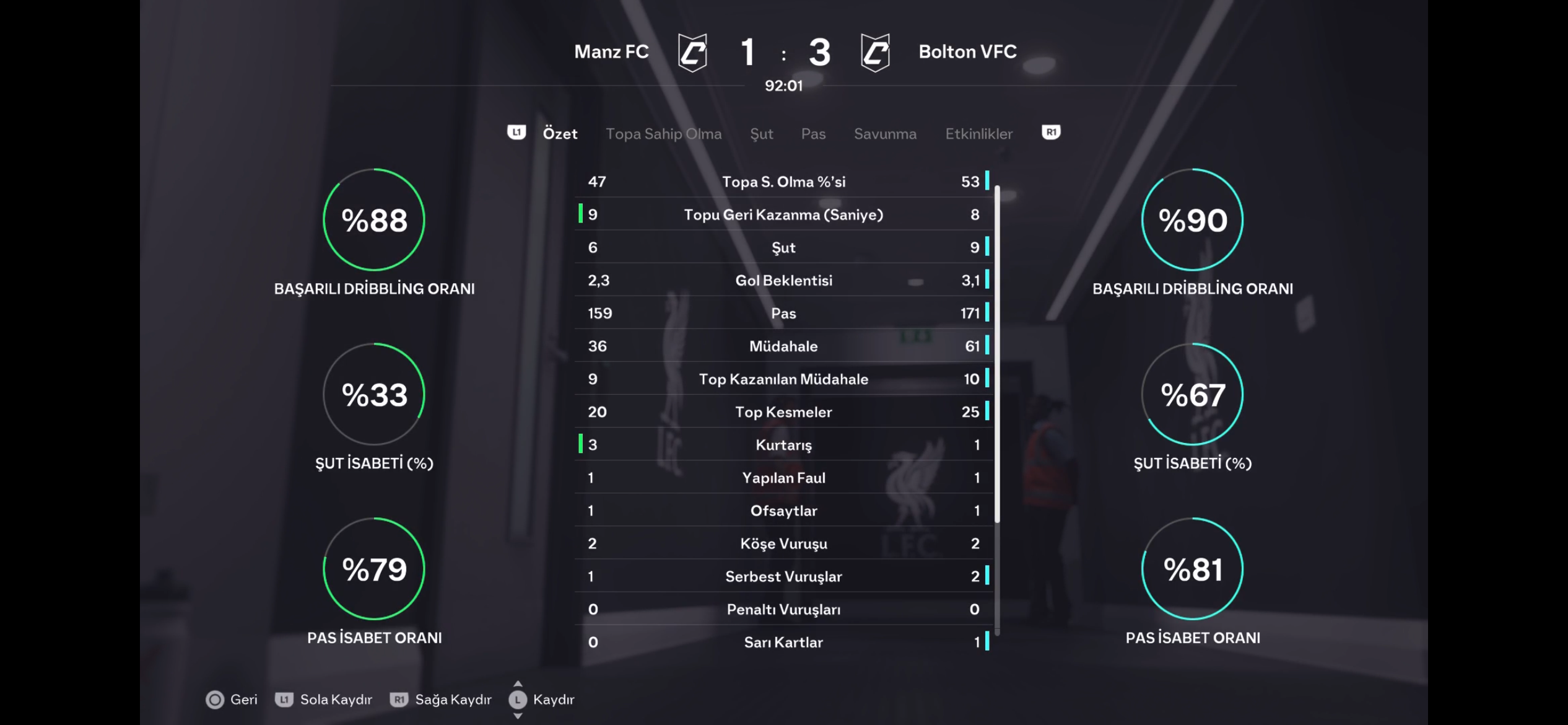Click the stats list scrollbar
This screenshot has height=725, width=1568.
[x=997, y=353]
